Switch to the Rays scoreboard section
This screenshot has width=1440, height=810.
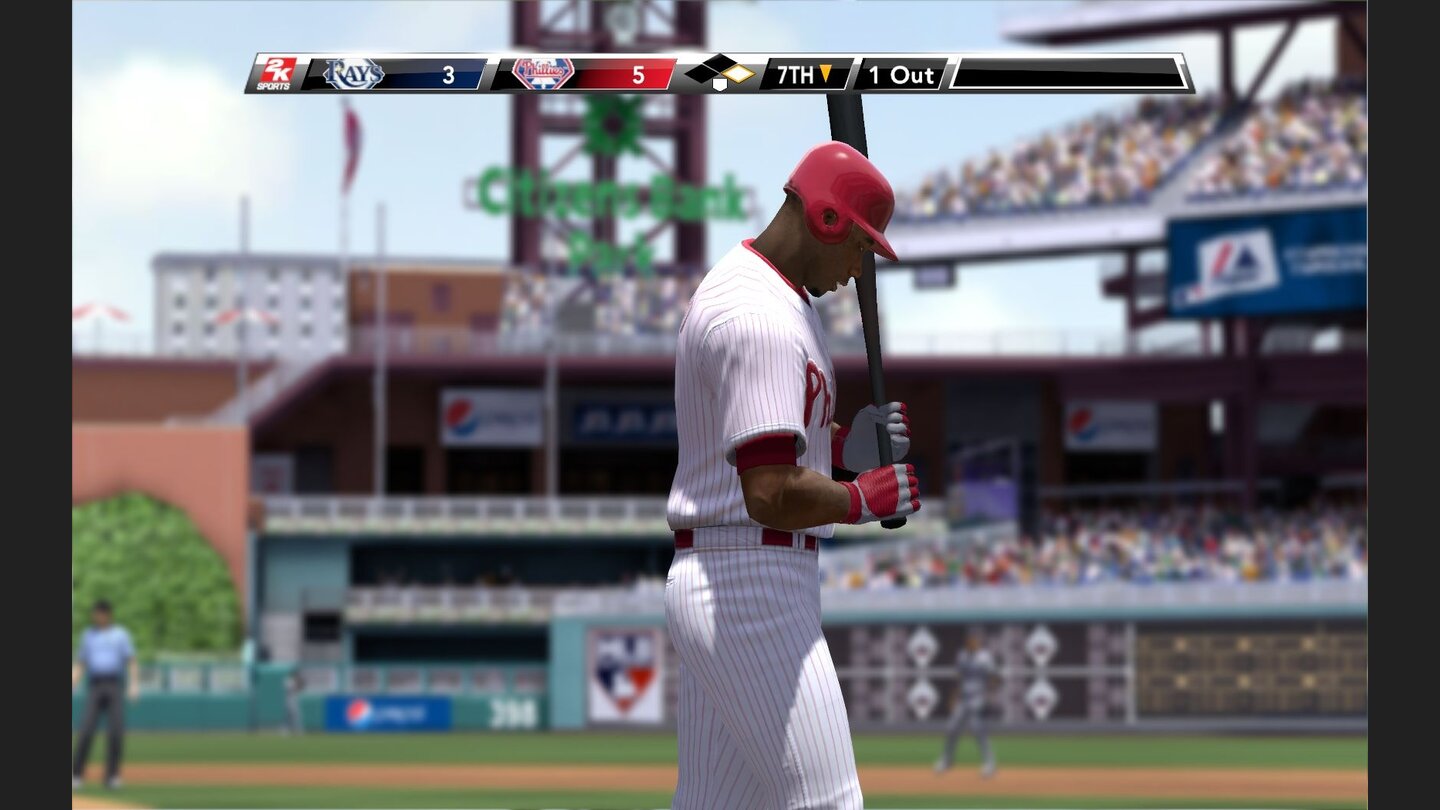click(x=395, y=74)
